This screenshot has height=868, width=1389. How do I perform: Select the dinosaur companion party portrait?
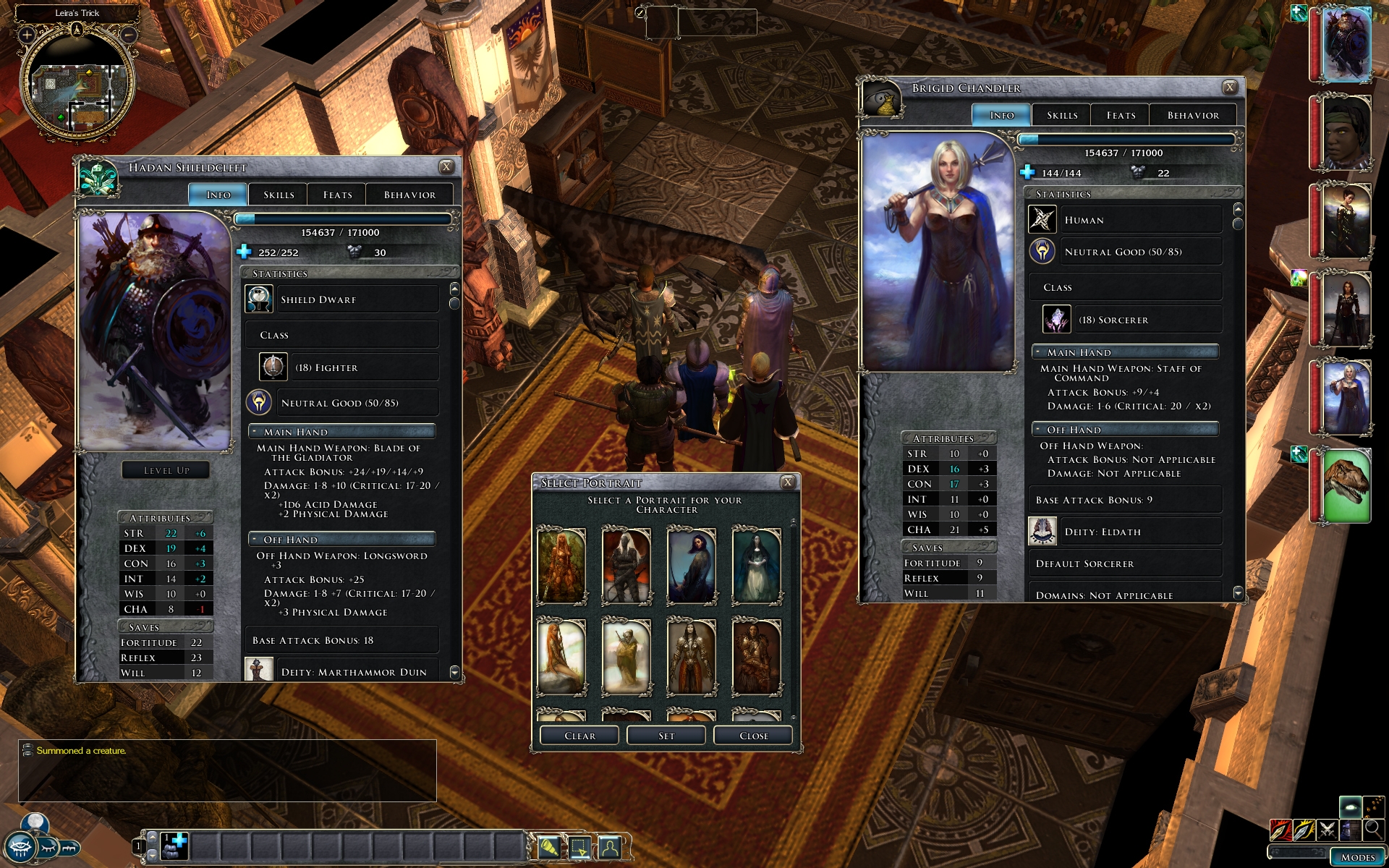coord(1346,485)
